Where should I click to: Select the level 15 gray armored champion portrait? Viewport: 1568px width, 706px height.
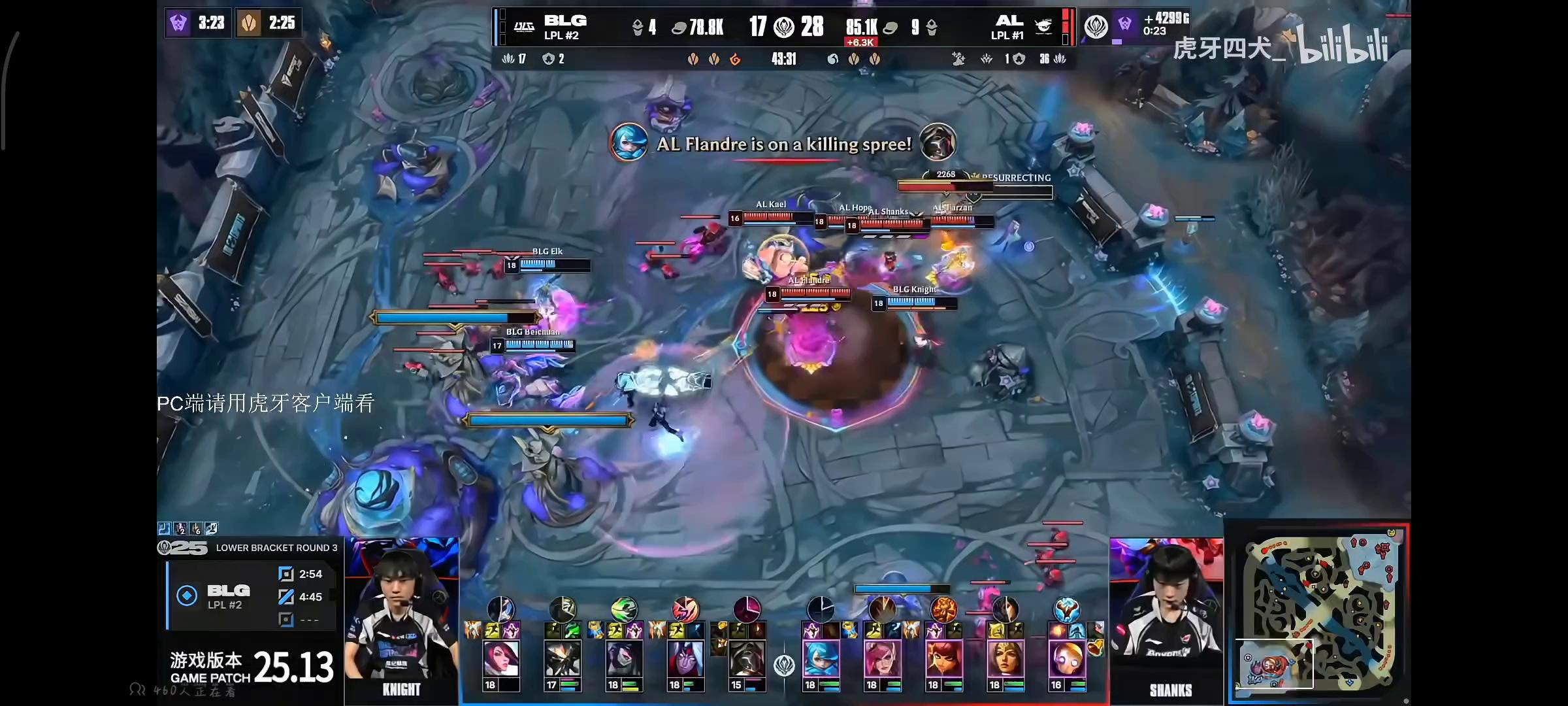[747, 659]
